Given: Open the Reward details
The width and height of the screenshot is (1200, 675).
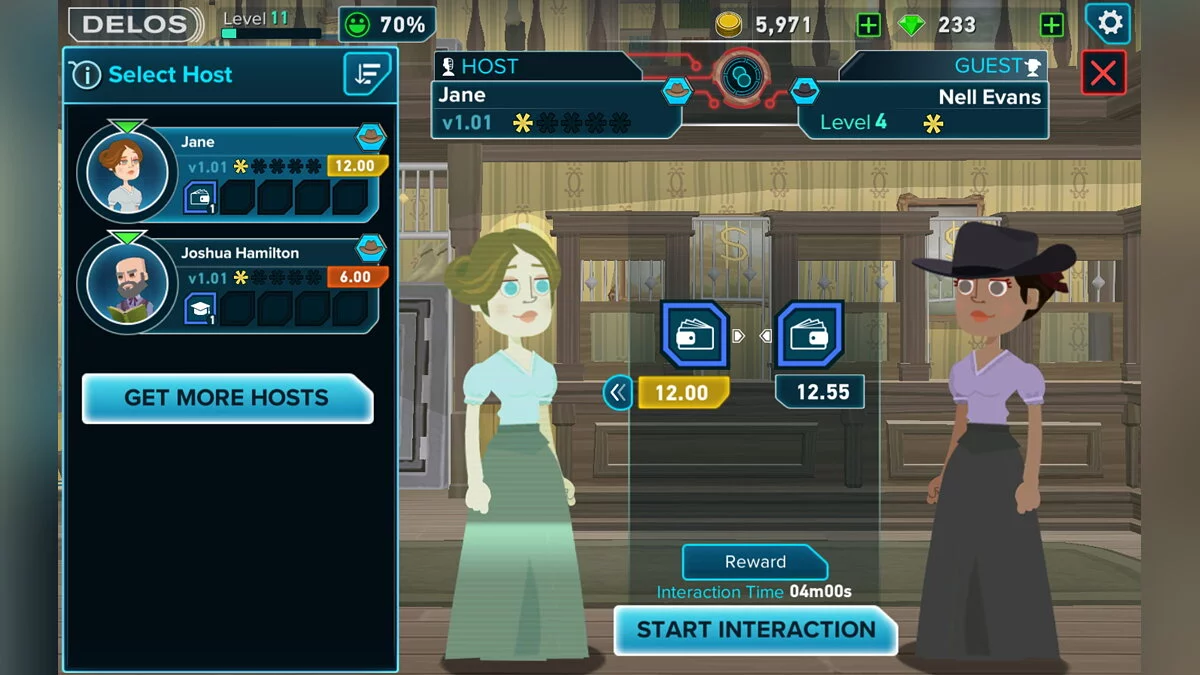Looking at the screenshot, I should pos(755,562).
